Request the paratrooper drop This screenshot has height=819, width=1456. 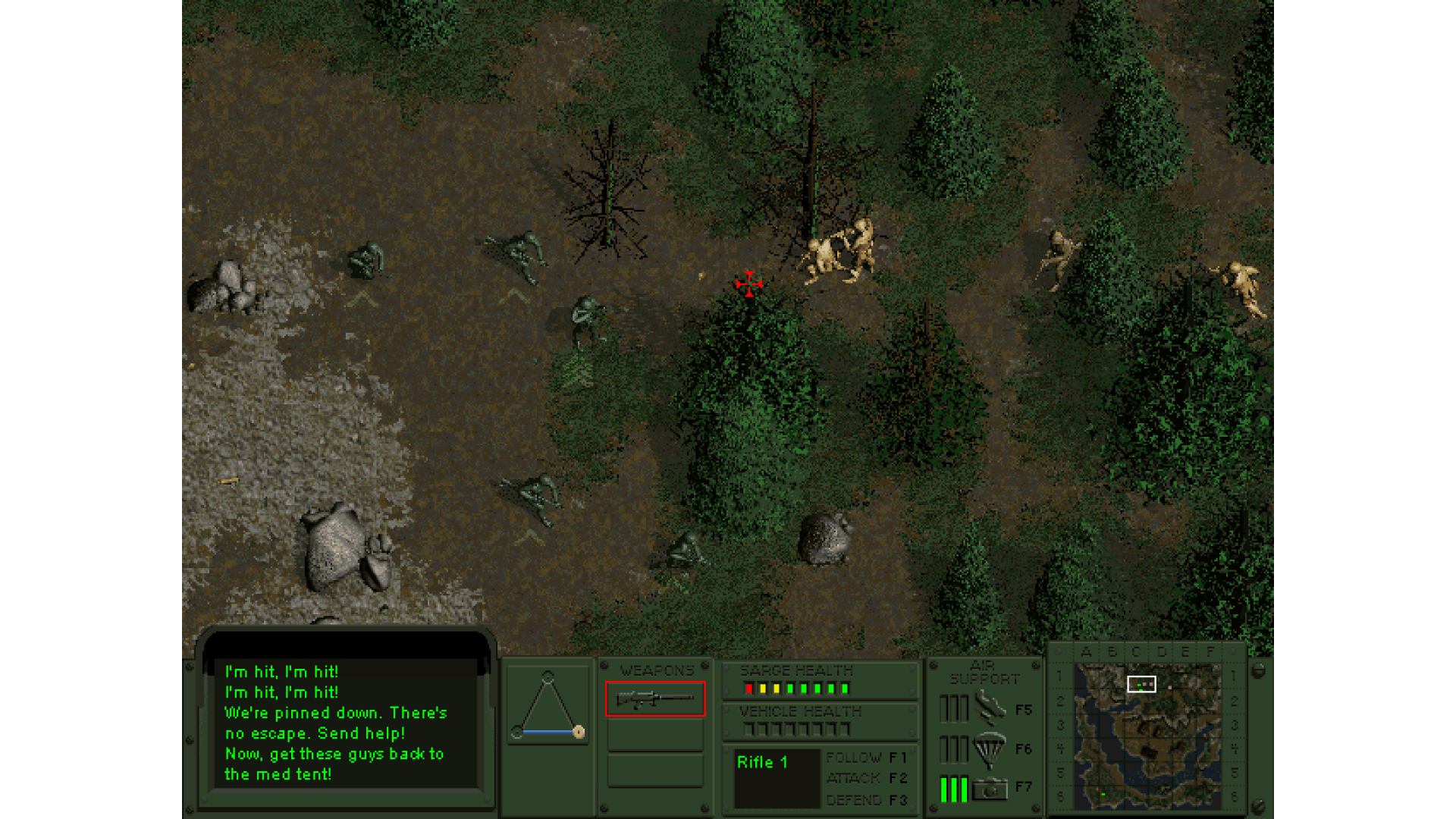tap(990, 749)
